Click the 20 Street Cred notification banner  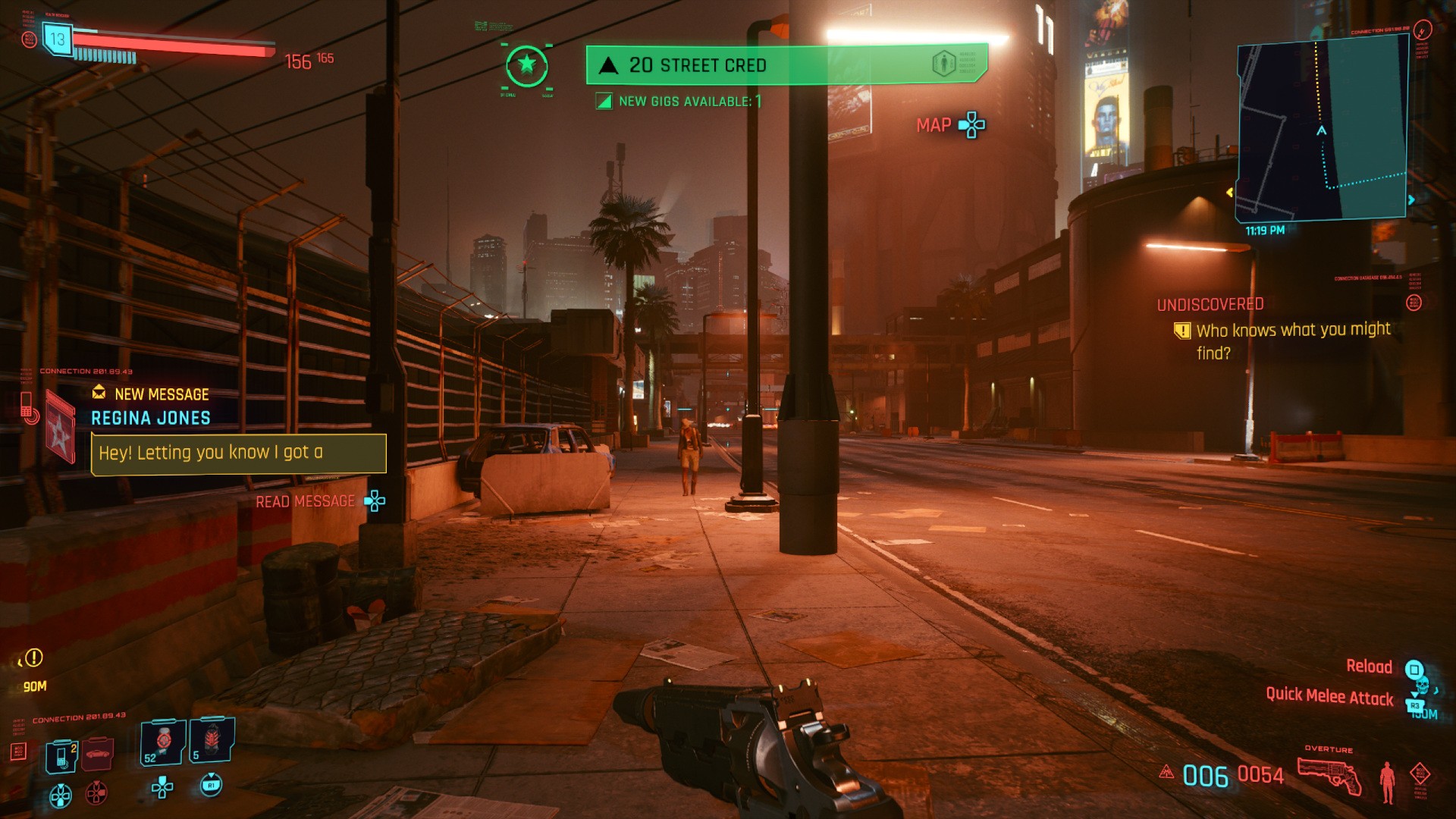786,65
